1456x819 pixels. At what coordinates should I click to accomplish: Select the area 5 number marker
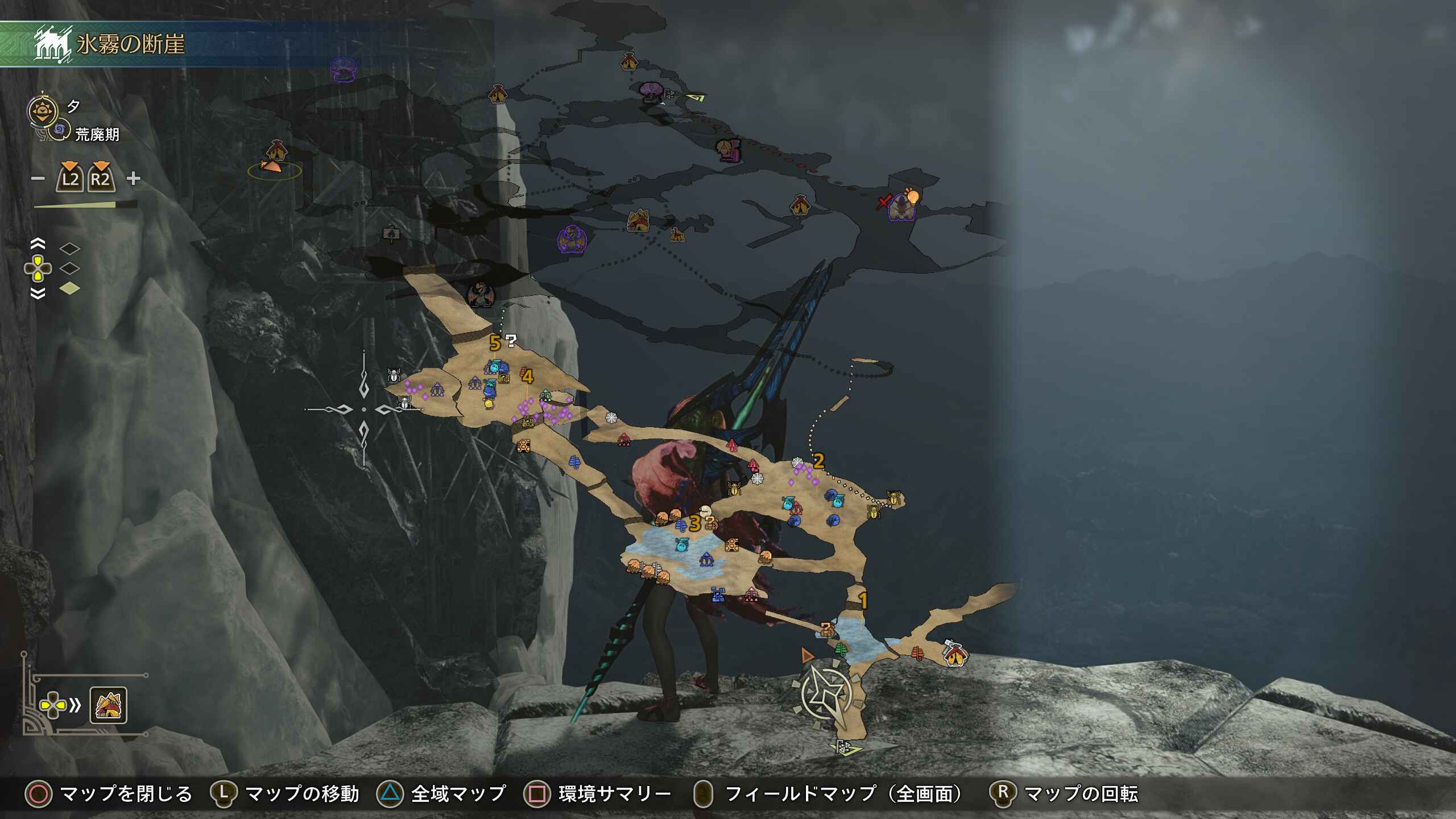495,343
